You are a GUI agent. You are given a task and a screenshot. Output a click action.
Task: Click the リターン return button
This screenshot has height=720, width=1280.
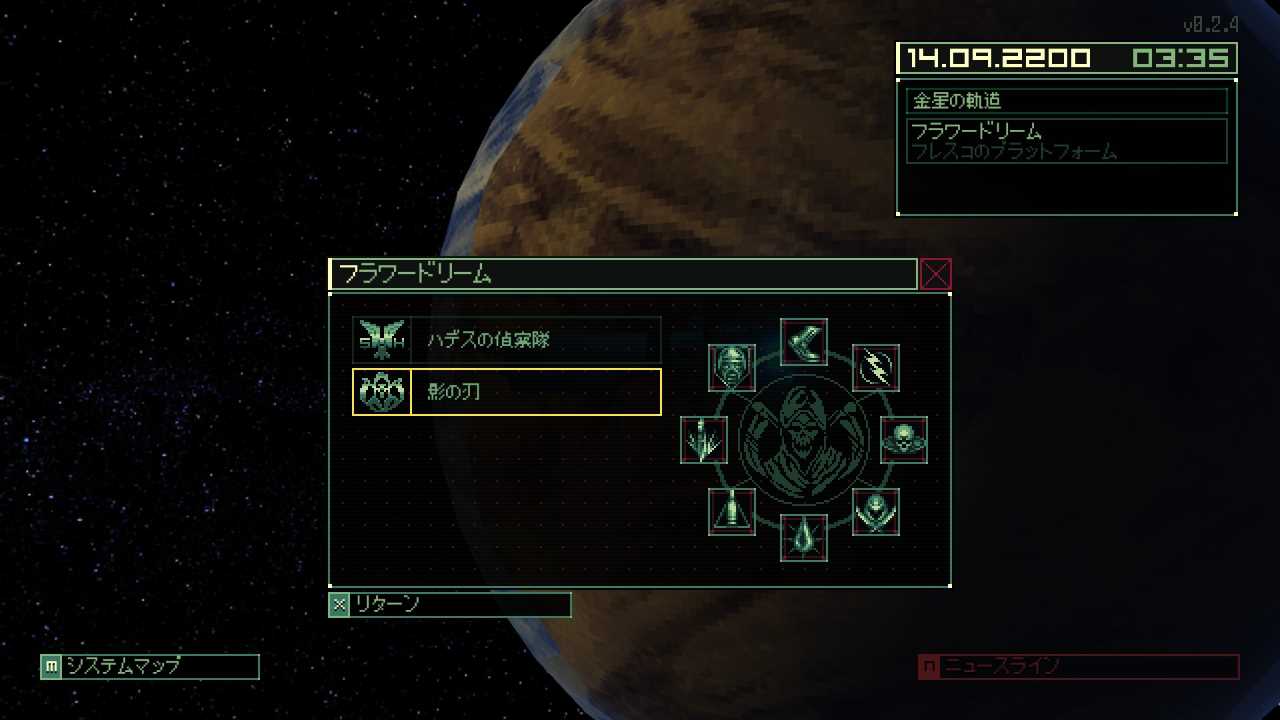(x=450, y=604)
